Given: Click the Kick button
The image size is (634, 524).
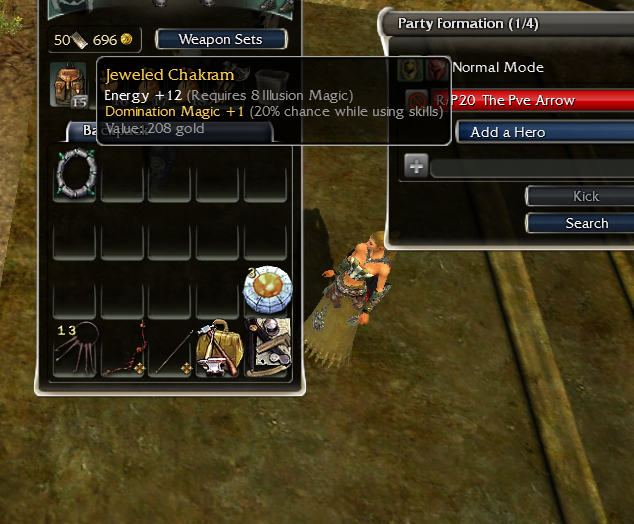Looking at the screenshot, I should point(585,197).
